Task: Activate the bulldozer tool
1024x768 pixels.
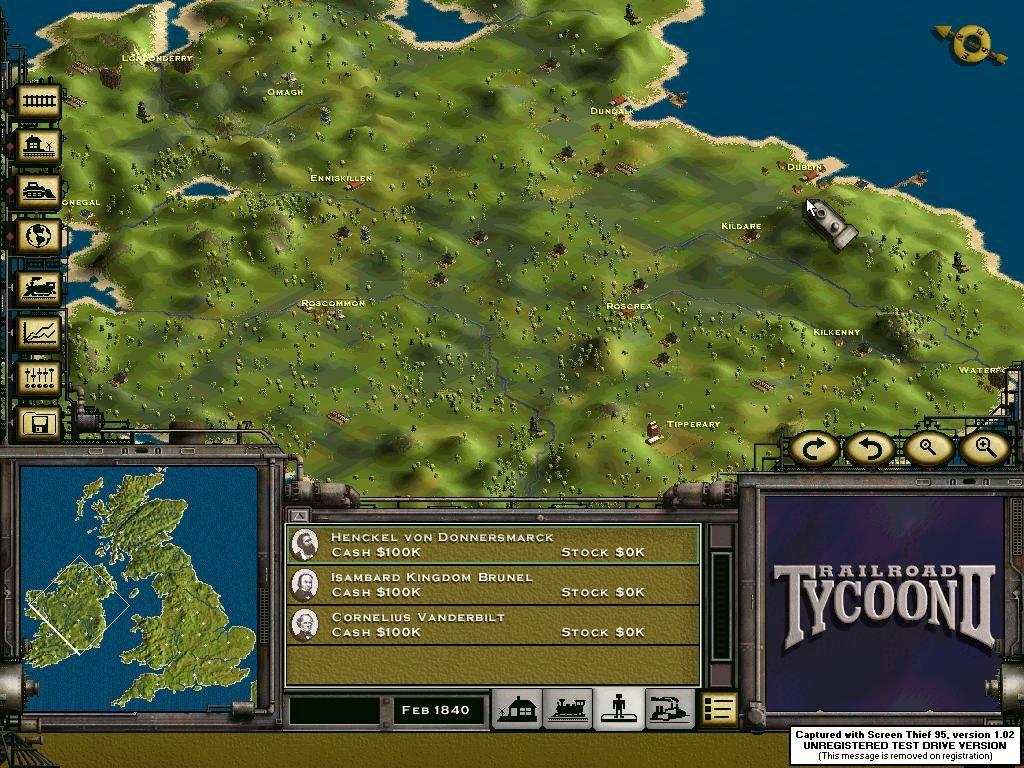Action: click(40, 192)
